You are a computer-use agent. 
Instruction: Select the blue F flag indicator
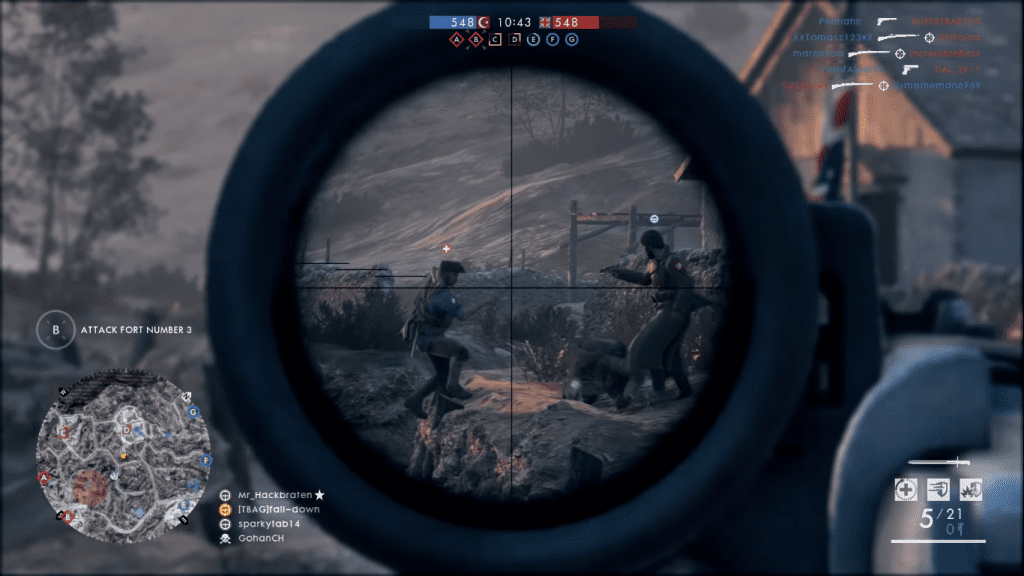[553, 40]
